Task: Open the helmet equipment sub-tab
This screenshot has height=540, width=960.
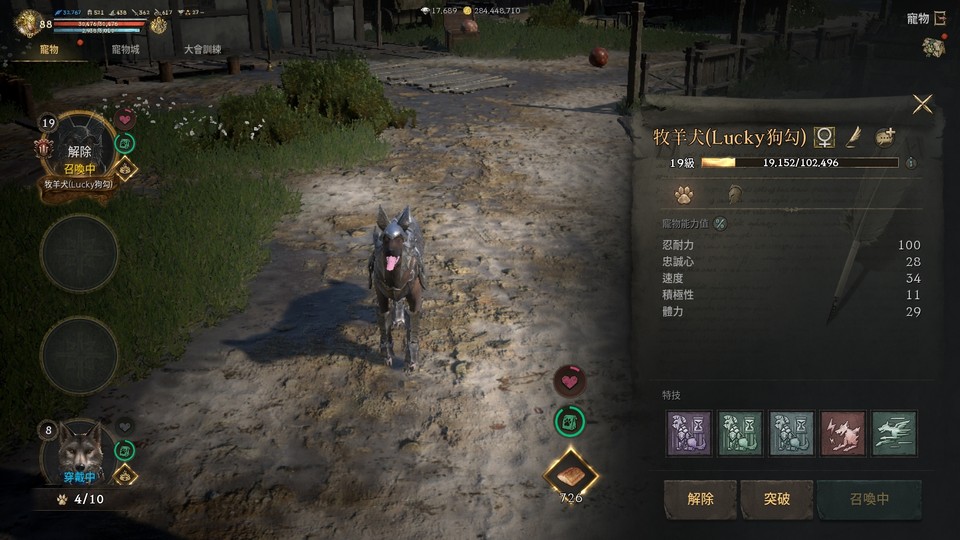Action: point(734,194)
